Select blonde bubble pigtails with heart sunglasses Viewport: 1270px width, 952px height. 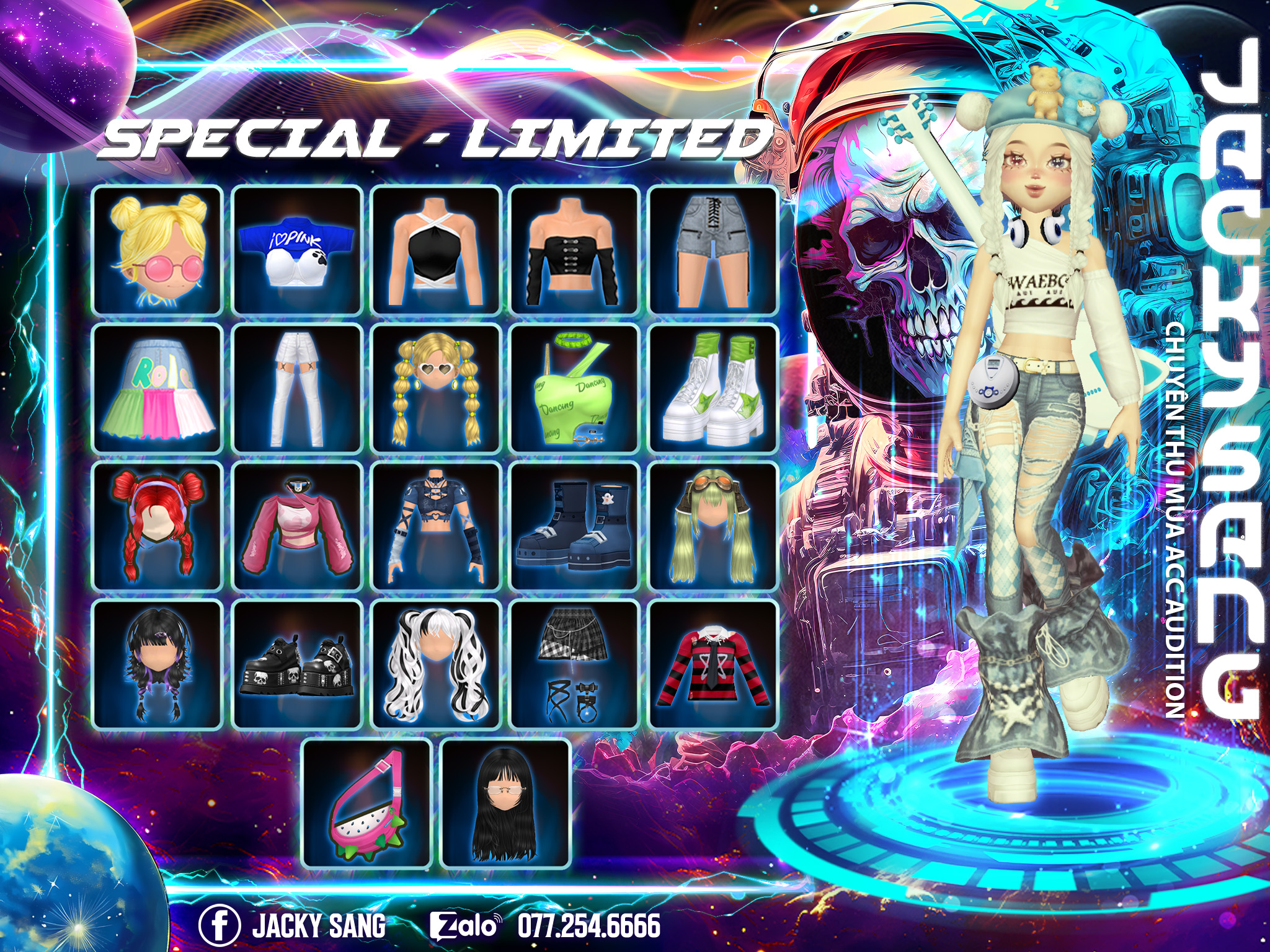(x=435, y=389)
